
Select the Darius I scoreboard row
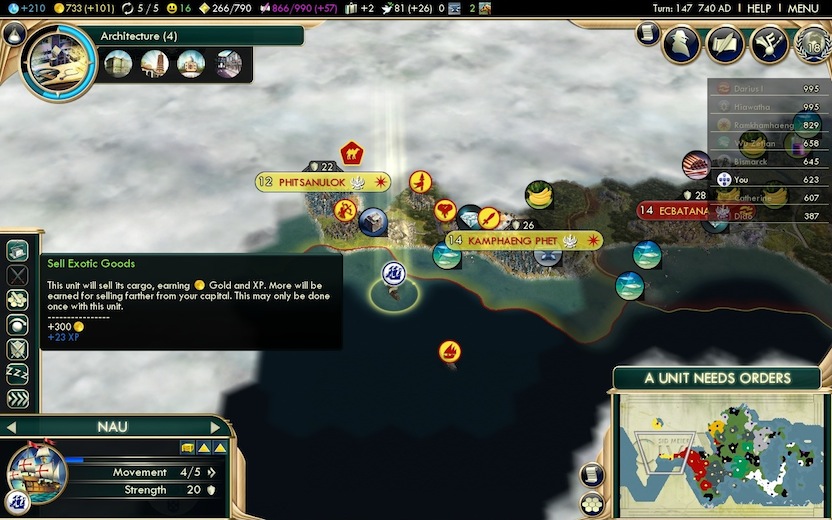(765, 89)
